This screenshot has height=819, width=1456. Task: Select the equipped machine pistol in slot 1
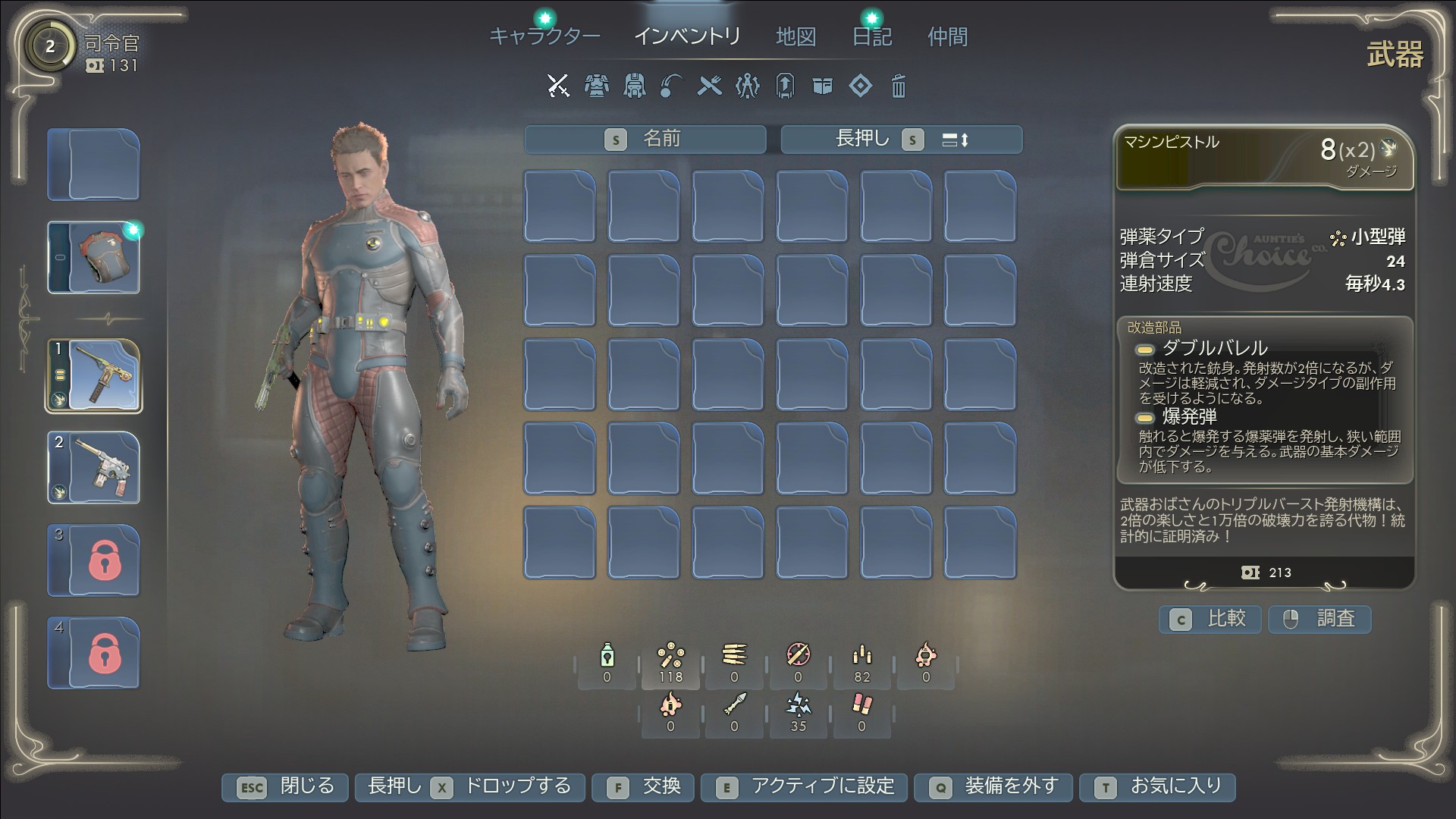94,376
